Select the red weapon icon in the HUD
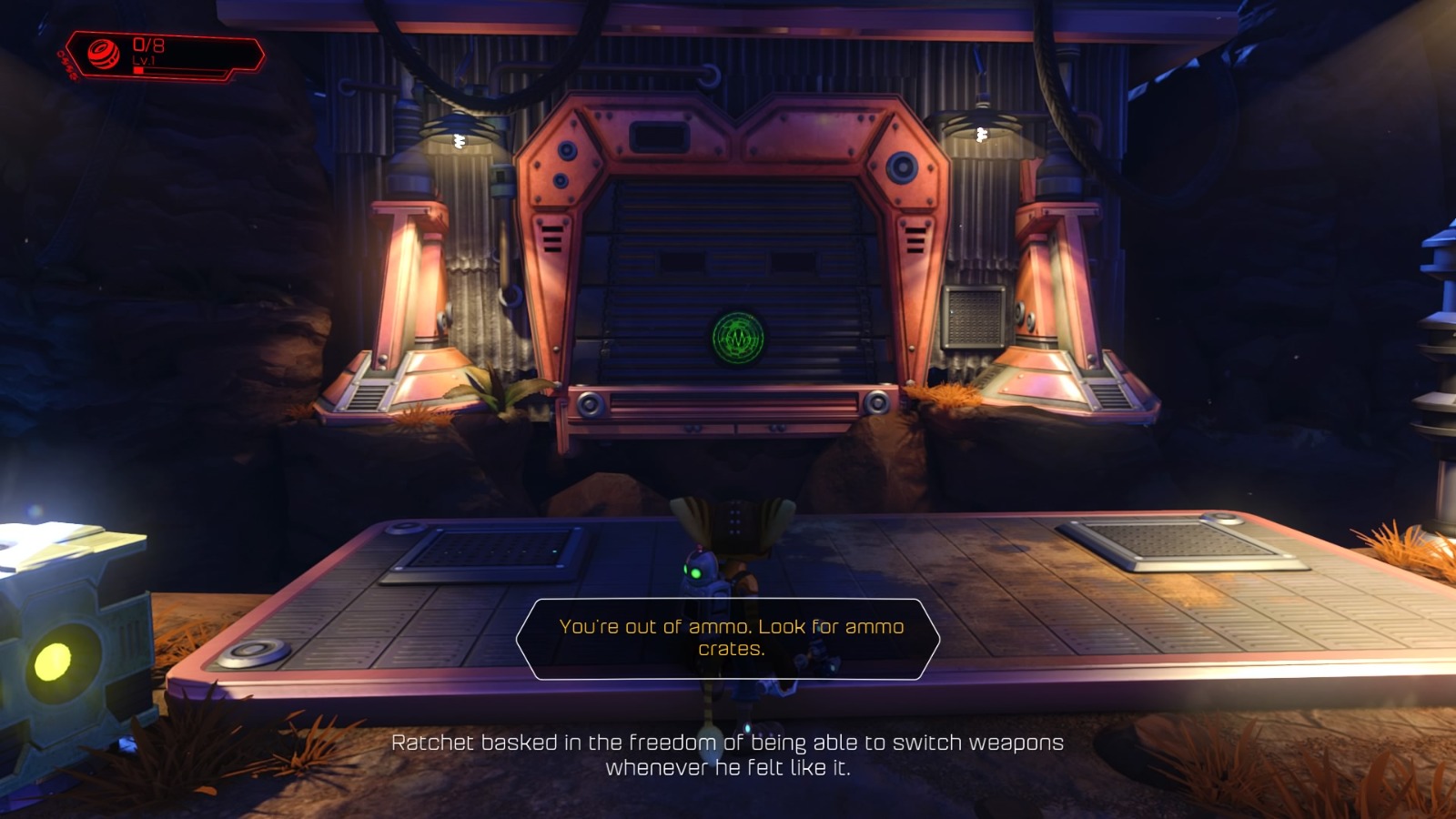 click(x=103, y=52)
